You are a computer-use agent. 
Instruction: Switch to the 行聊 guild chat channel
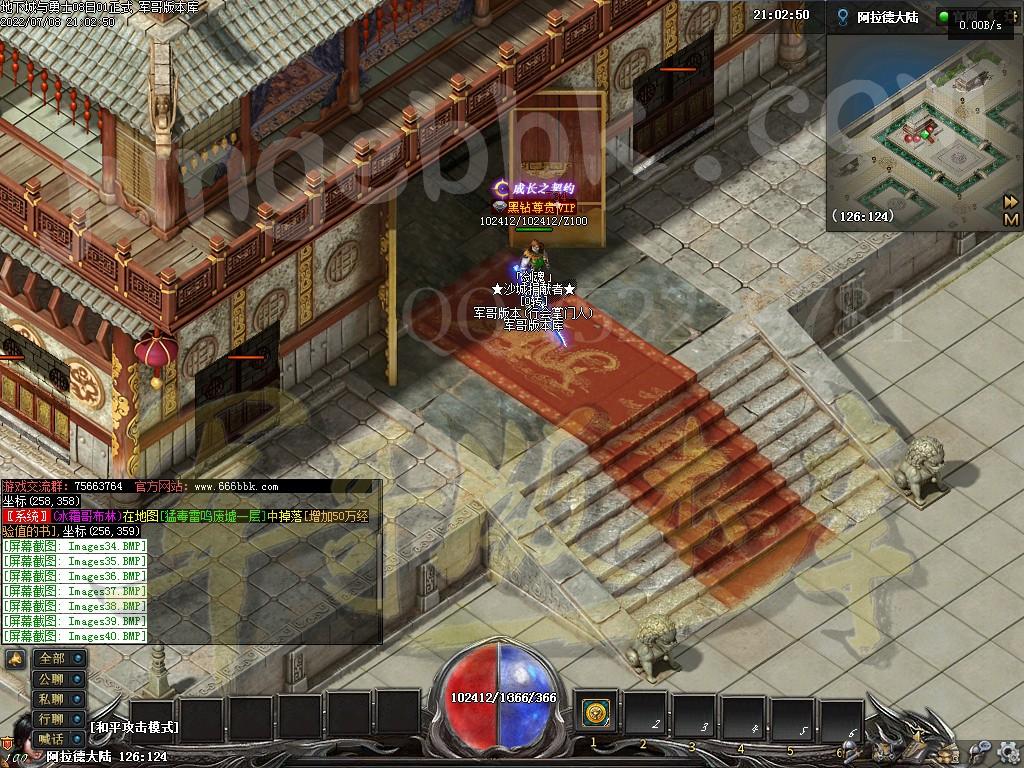(58, 718)
